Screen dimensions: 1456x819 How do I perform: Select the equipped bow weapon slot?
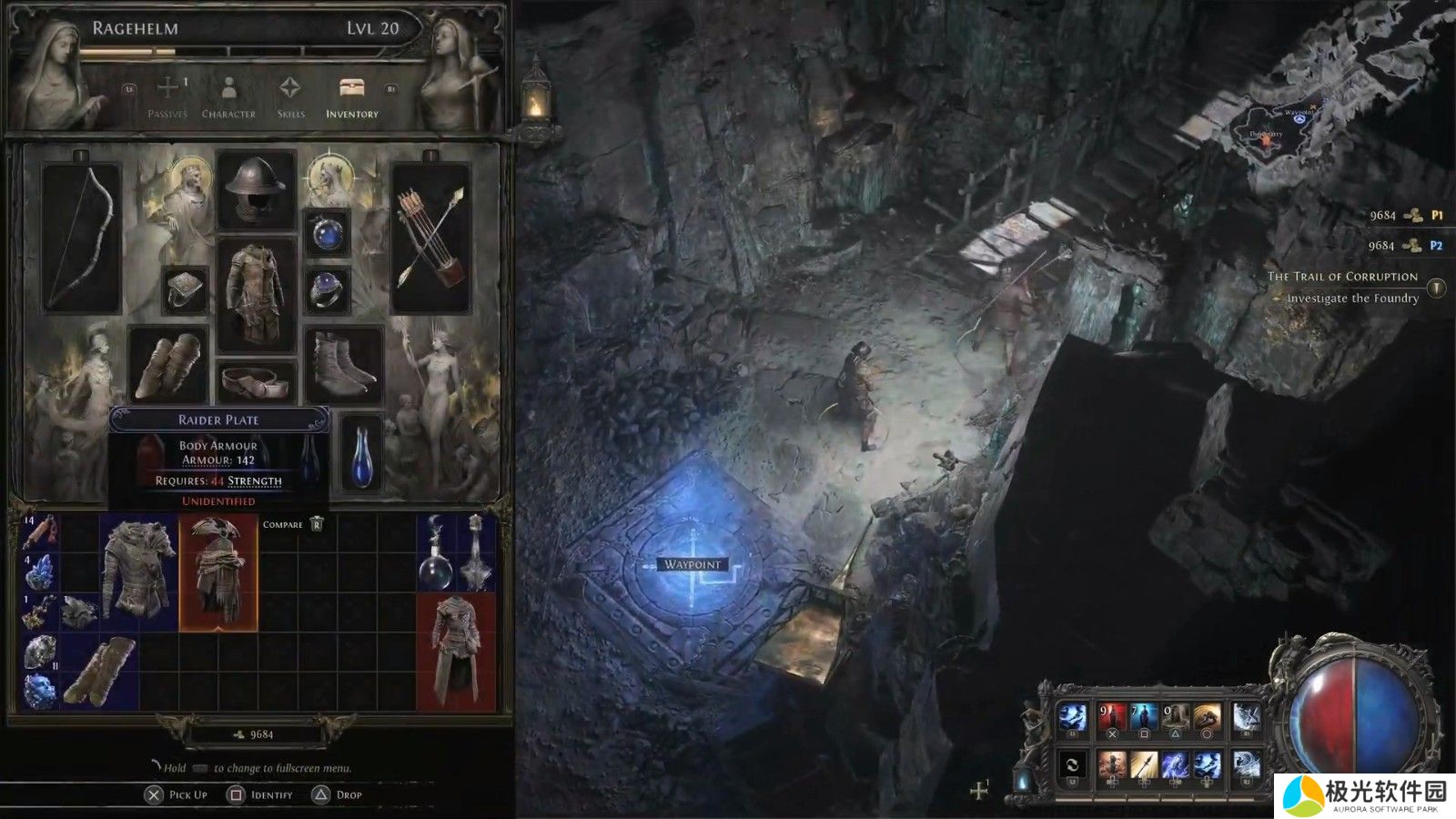[x=82, y=238]
